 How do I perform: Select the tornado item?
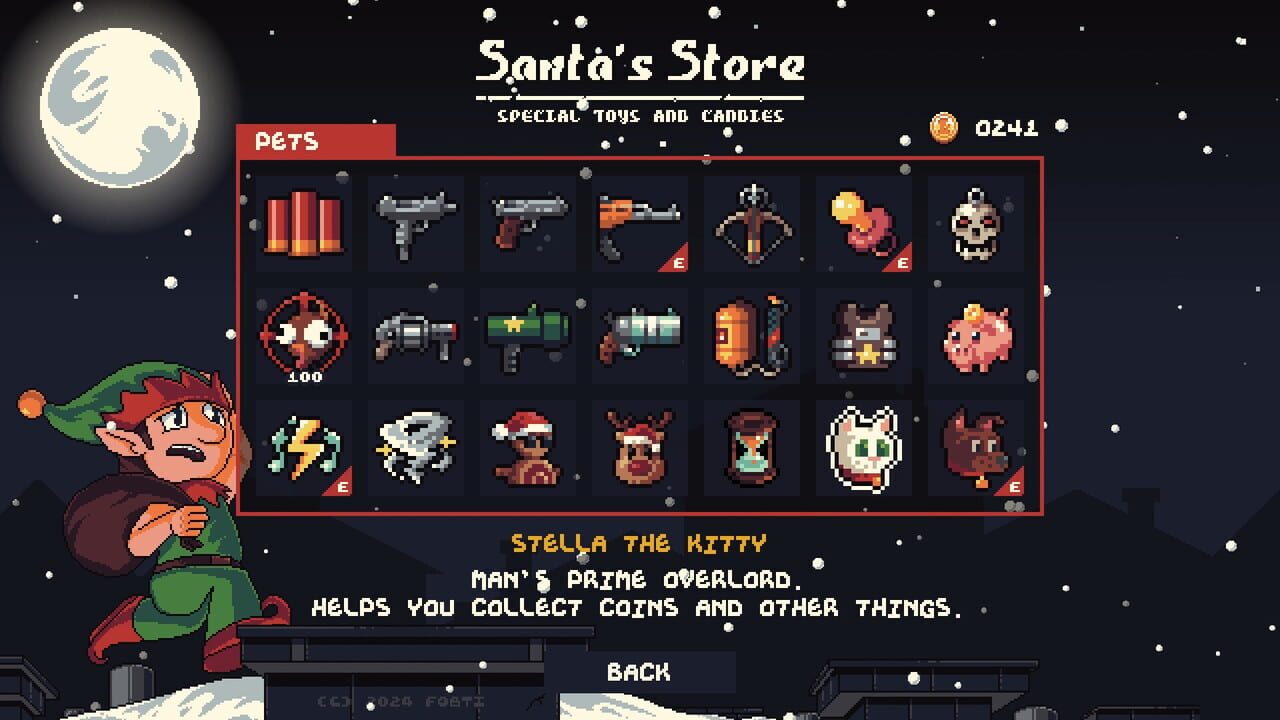415,448
